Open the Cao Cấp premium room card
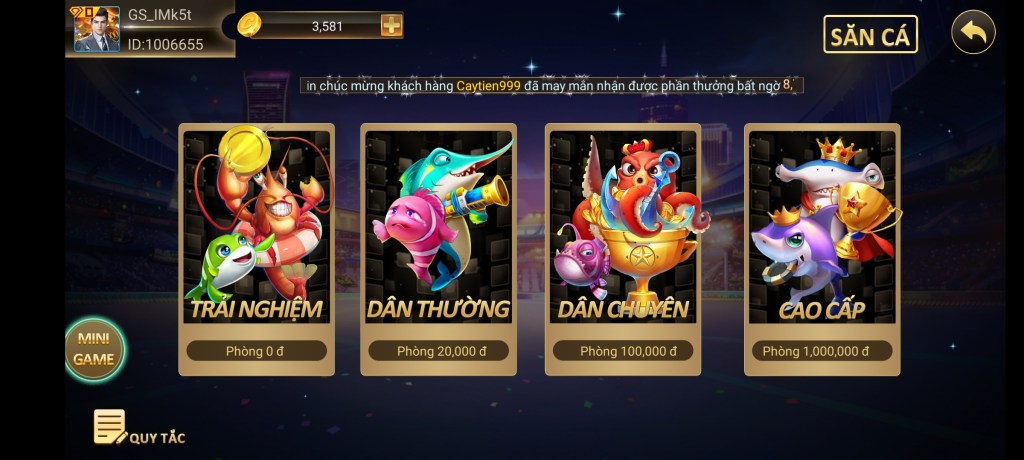The height and width of the screenshot is (460, 1024). [822, 249]
